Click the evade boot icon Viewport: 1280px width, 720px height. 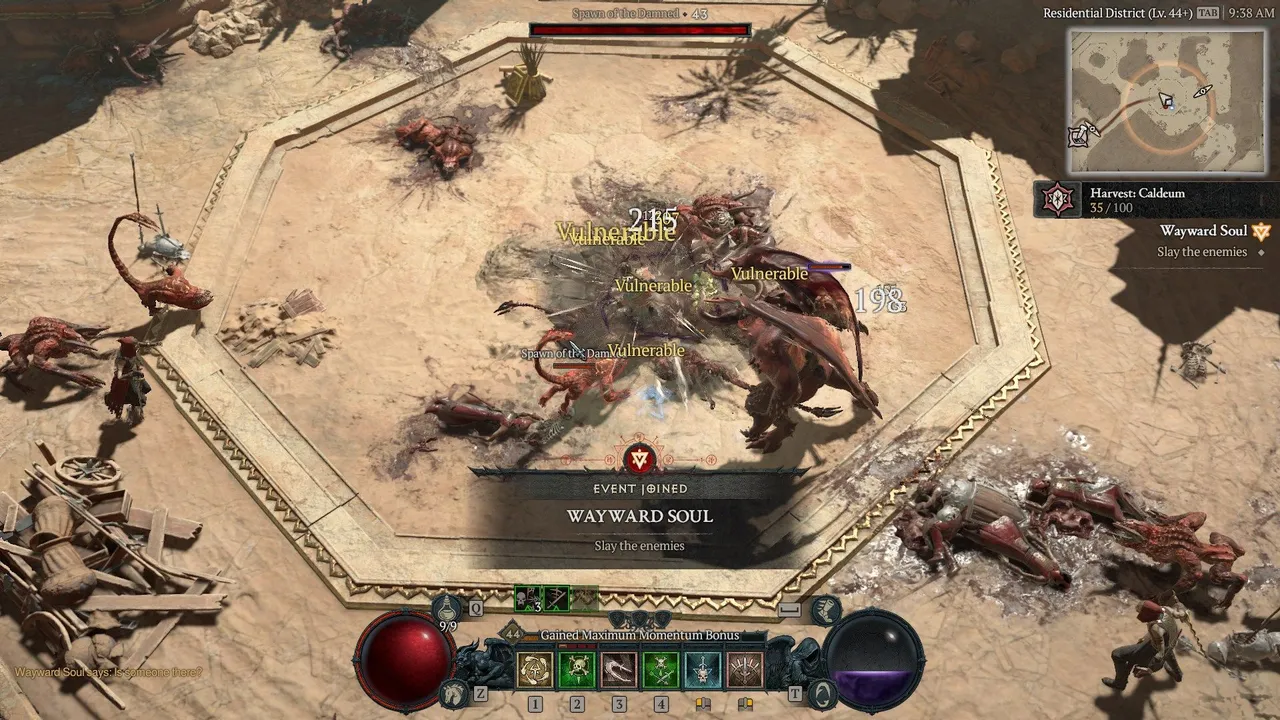point(824,607)
